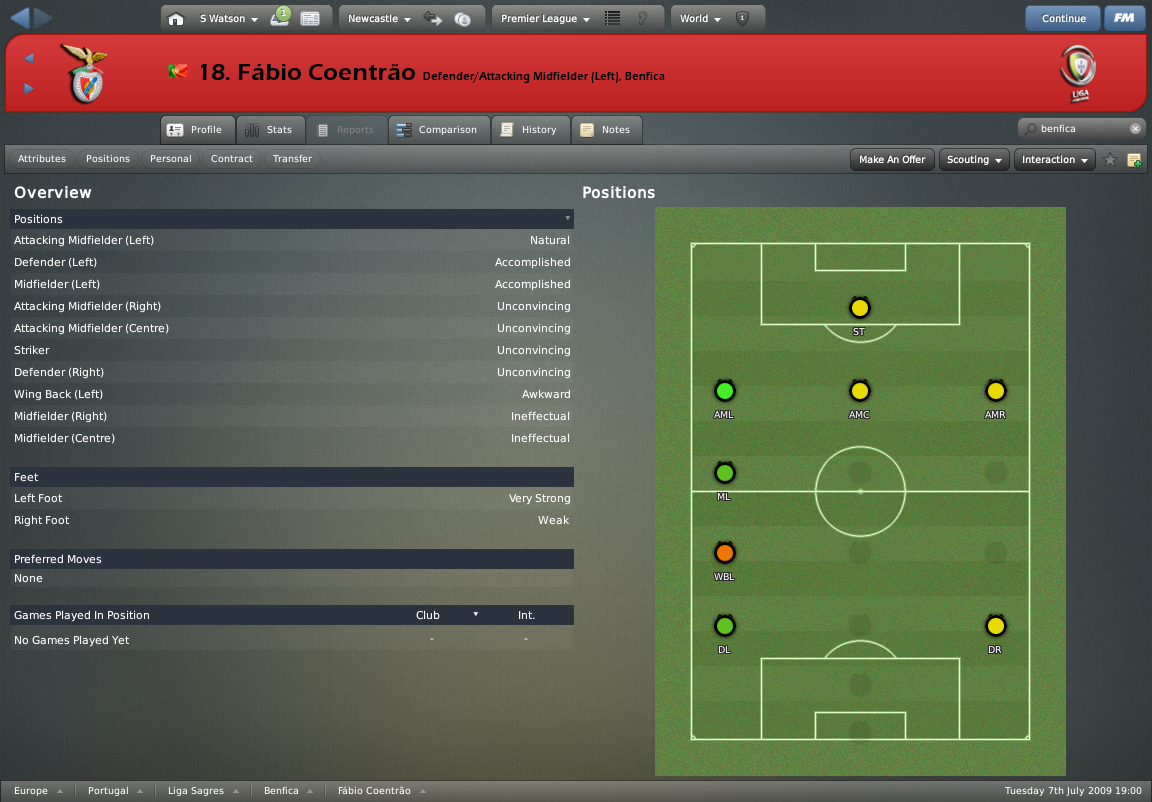The height and width of the screenshot is (802, 1152).
Task: Open the Contract section
Action: 232,159
